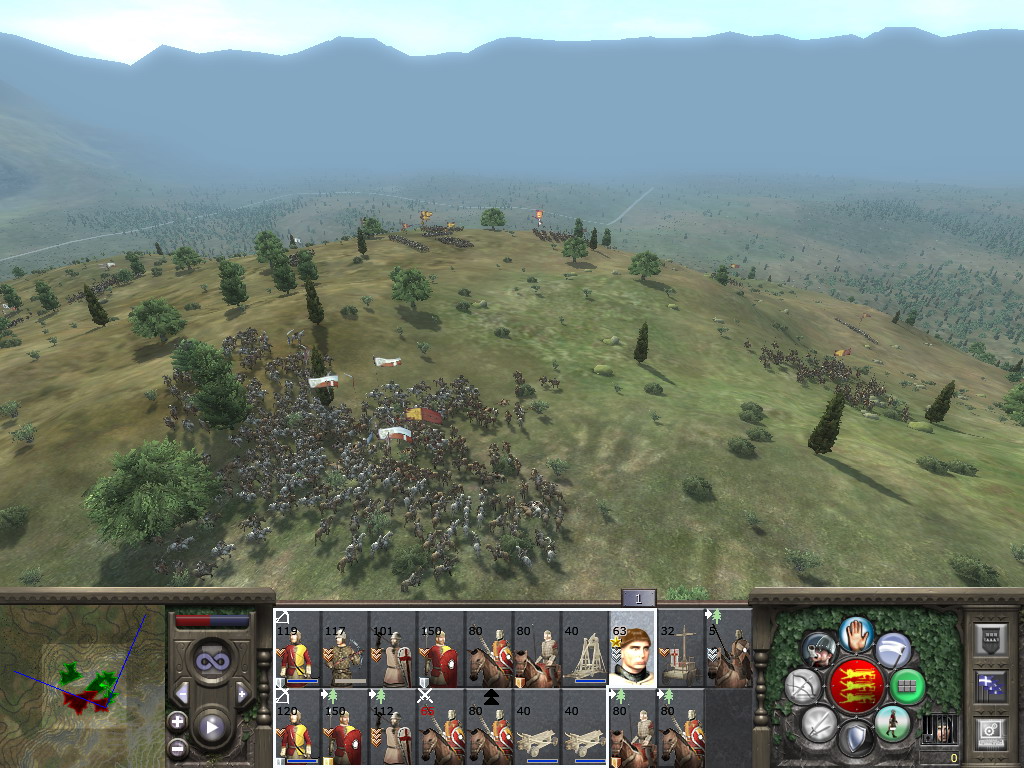This screenshot has height=768, width=1024.
Task: Select the general's portrait unit card
Action: click(632, 648)
